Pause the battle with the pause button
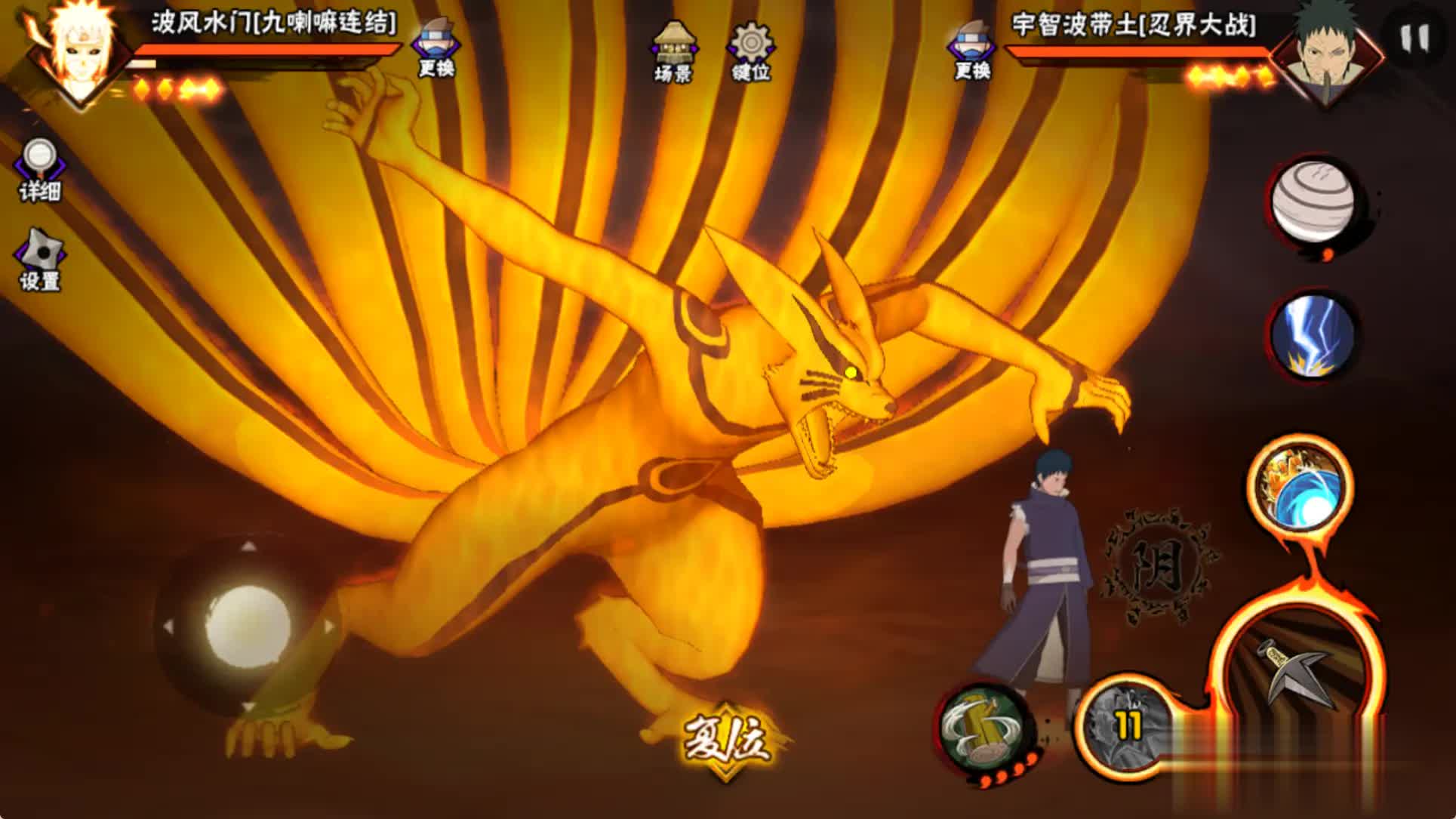The width and height of the screenshot is (1456, 819). point(1414,38)
